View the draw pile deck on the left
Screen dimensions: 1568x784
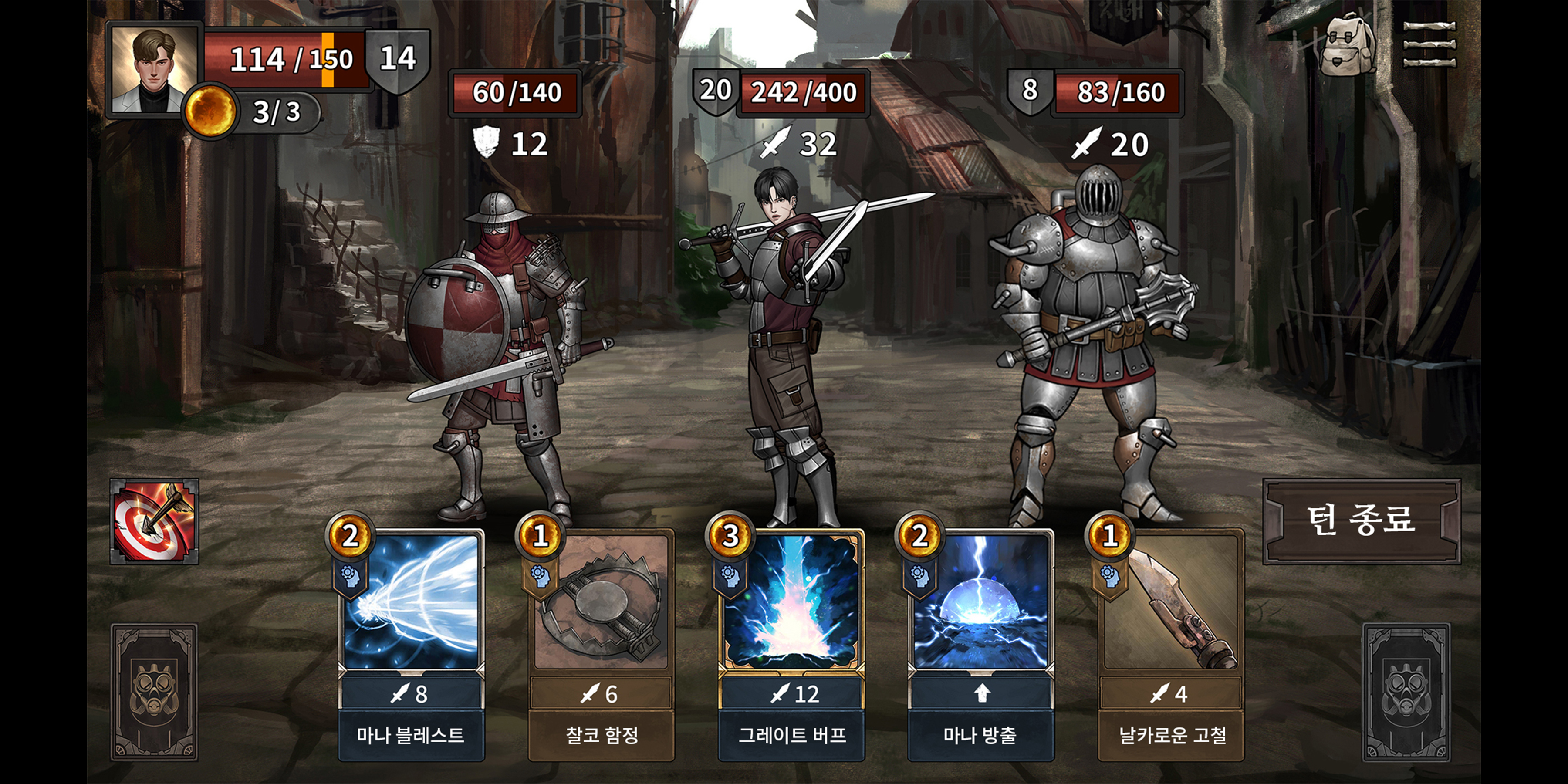coord(154,693)
